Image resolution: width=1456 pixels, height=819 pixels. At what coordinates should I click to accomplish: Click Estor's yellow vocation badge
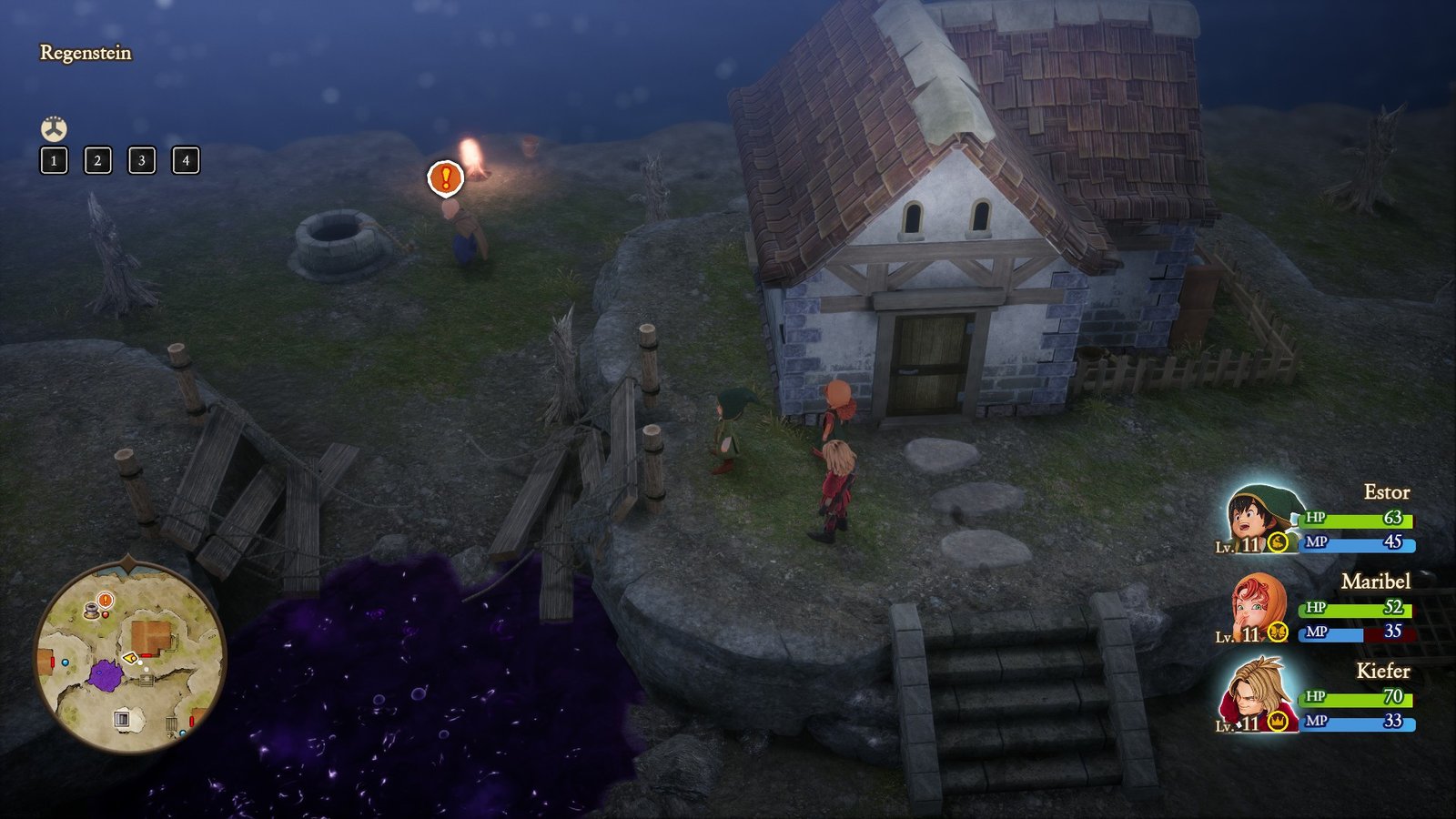[1278, 542]
